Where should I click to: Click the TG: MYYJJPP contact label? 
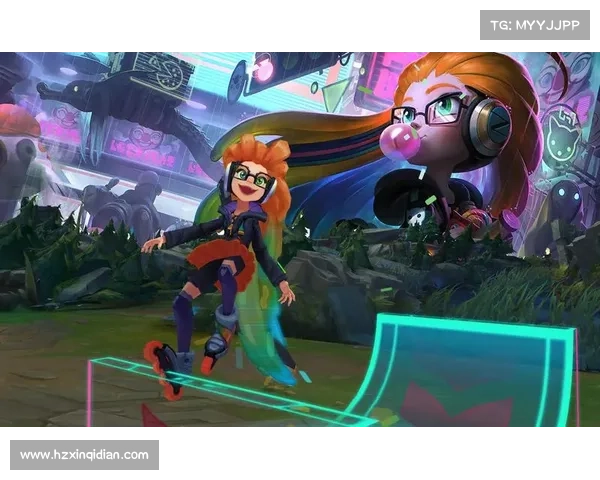pyautogui.click(x=535, y=24)
